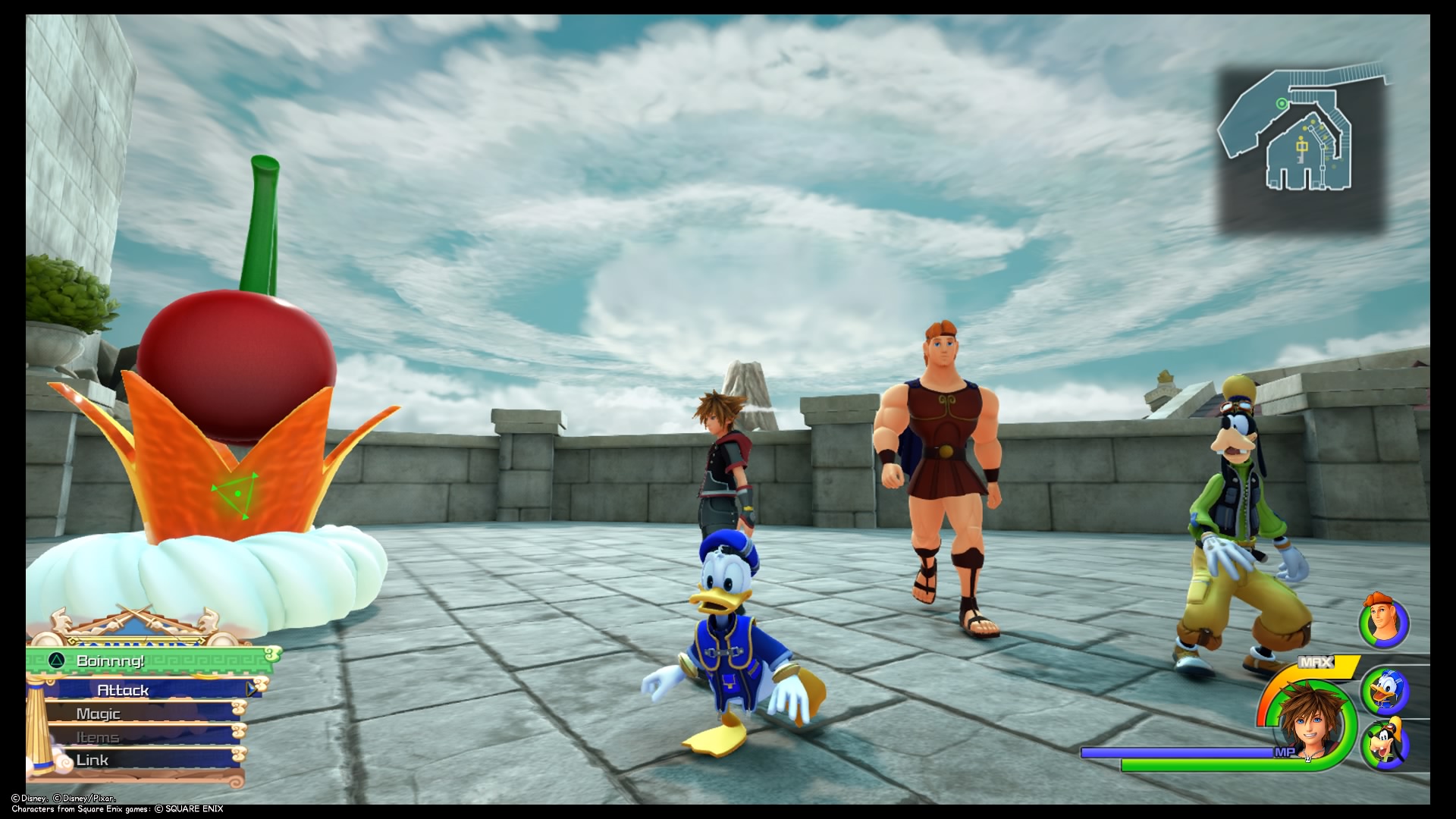The width and height of the screenshot is (1456, 819).
Task: Activate the Boinnng situation command
Action: [x=110, y=661]
